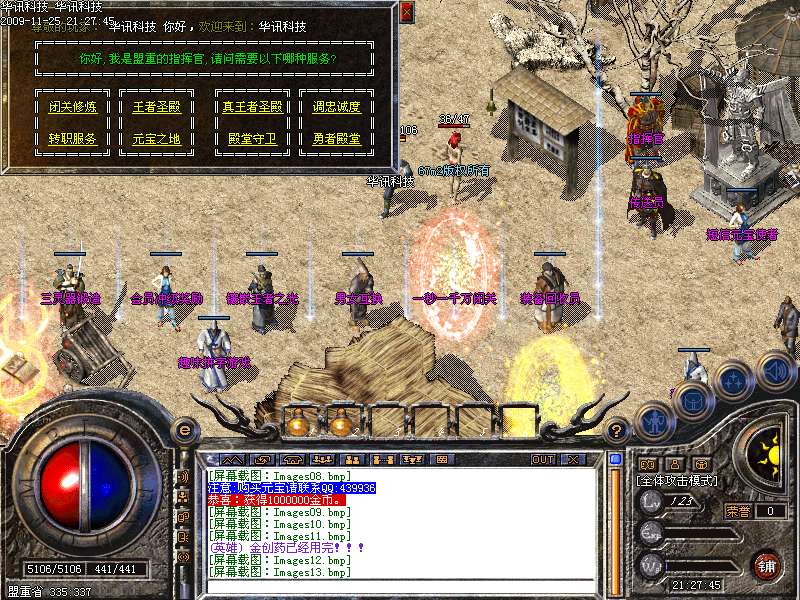Viewport: 800px width, 600px height.
Task: Click the OUT button above chat
Action: (x=543, y=459)
